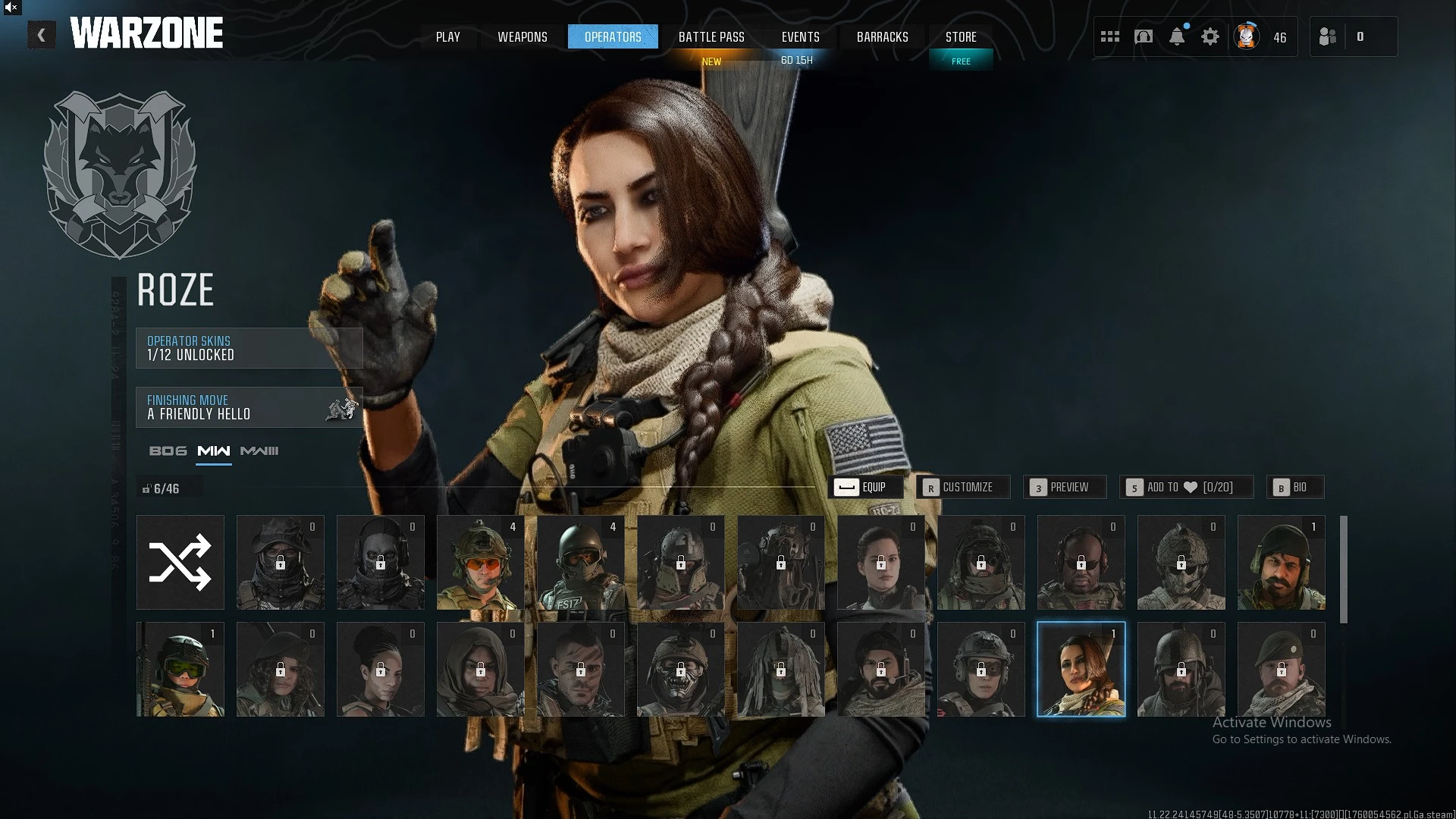Open the grid menu icon

coord(1110,36)
